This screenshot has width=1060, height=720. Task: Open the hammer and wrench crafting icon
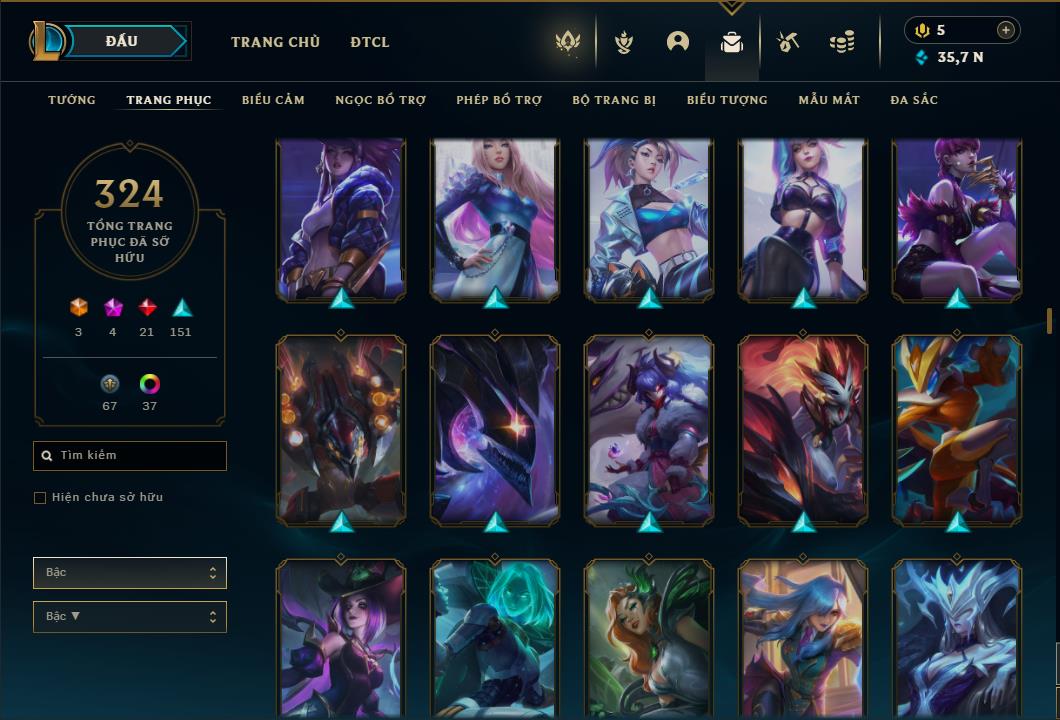click(x=788, y=42)
